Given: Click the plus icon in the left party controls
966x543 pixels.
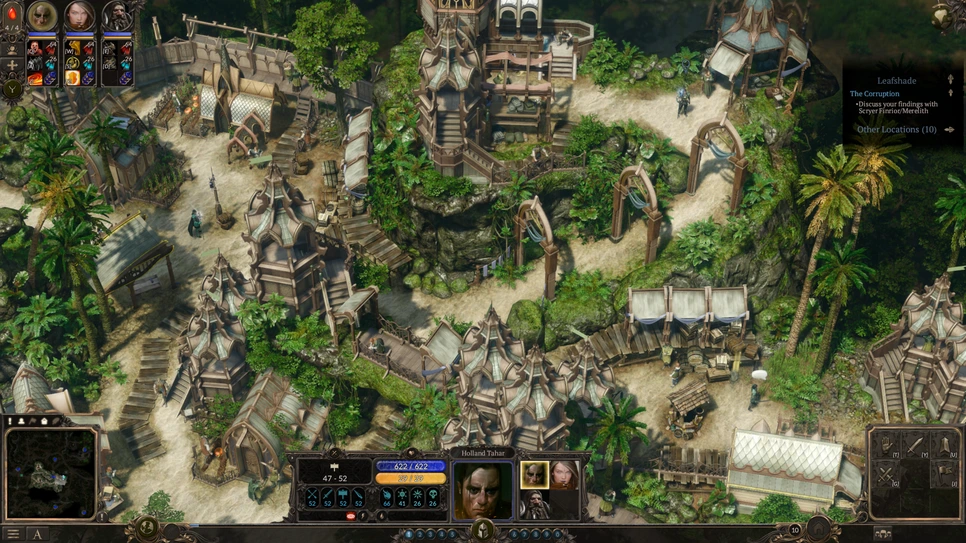Looking at the screenshot, I should pos(13,66).
